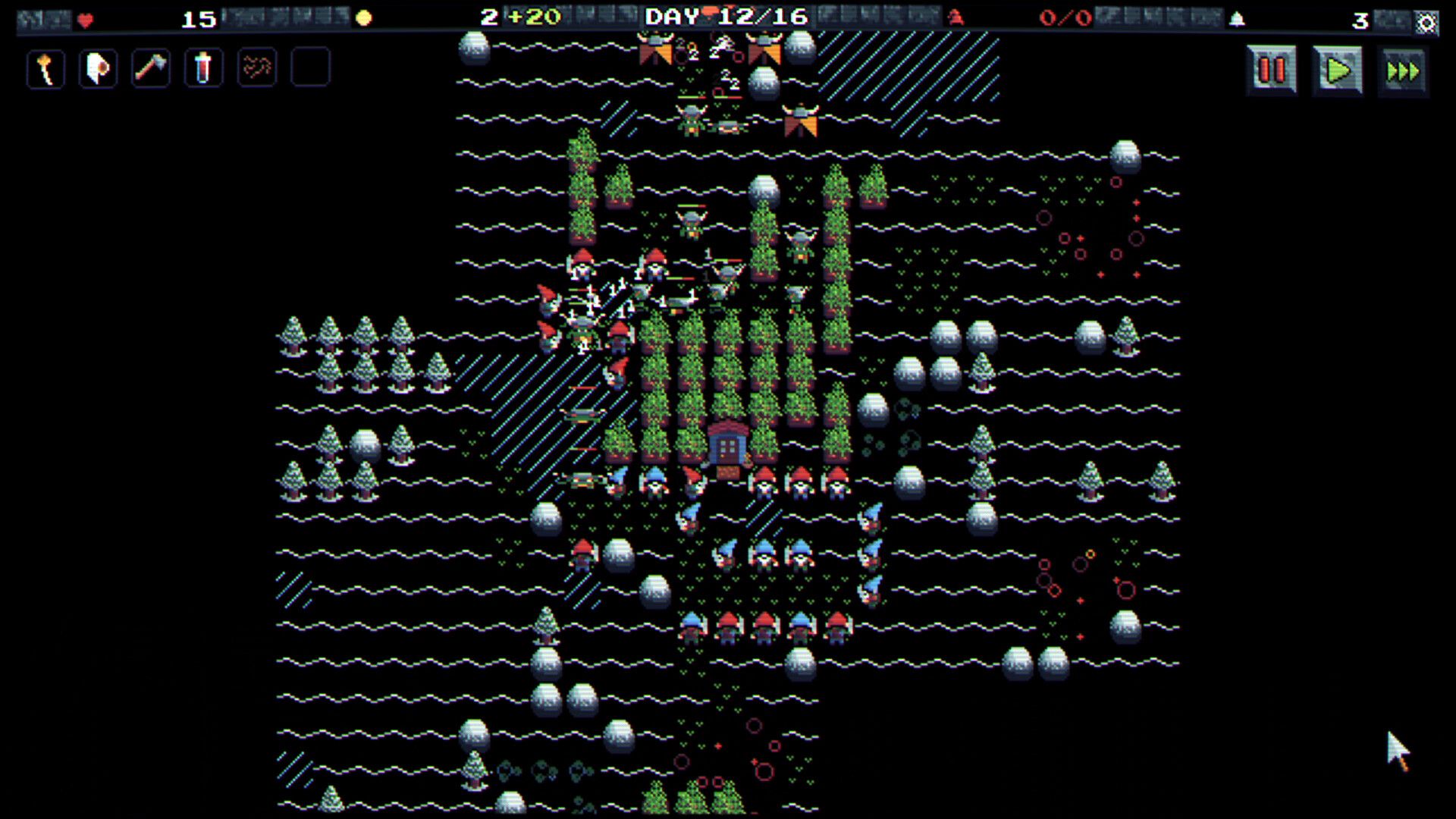Select the scroll item slot
The height and width of the screenshot is (819, 1456).
[x=97, y=68]
